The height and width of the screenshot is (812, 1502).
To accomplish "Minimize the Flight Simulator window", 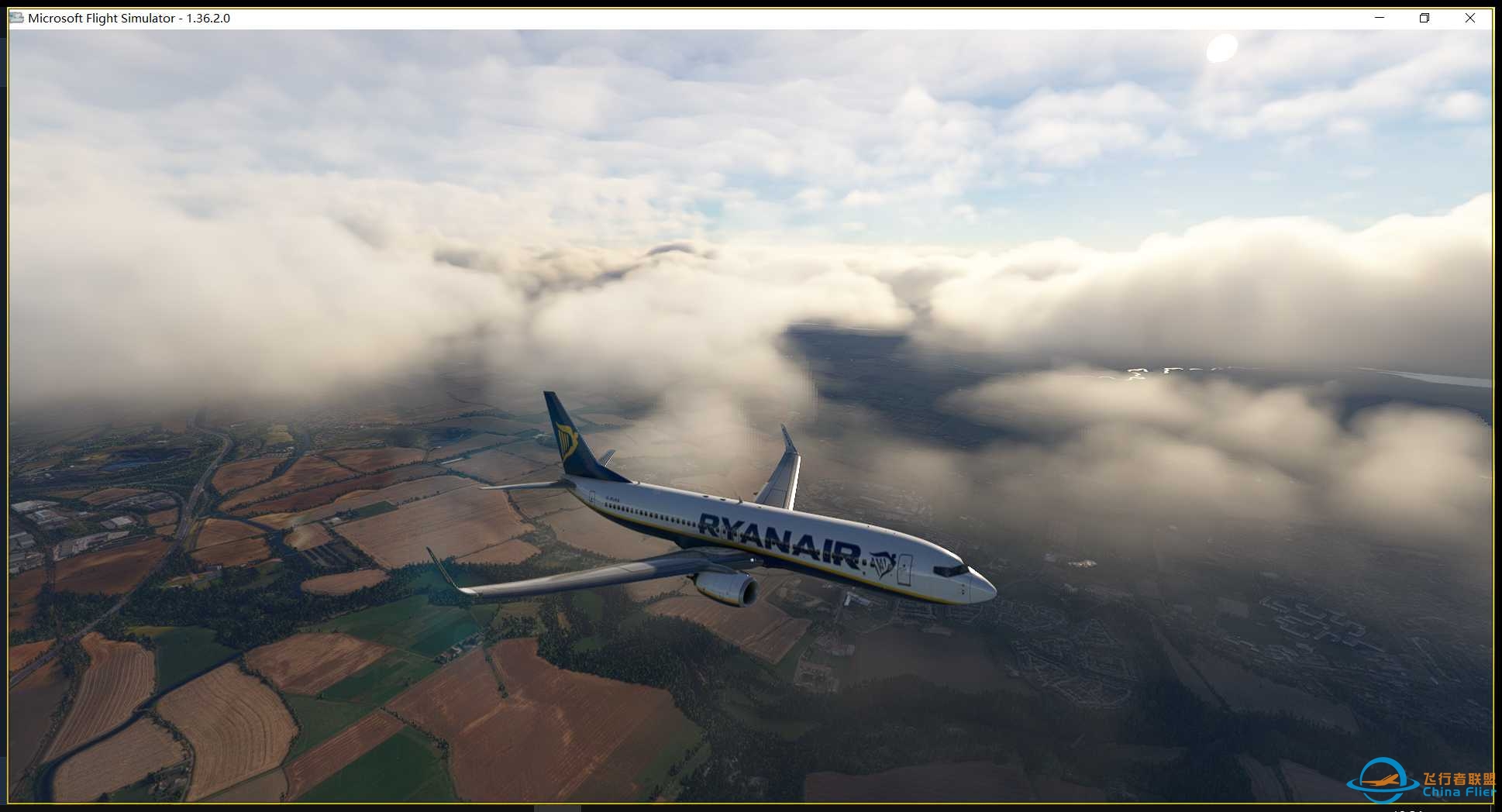I will (x=1380, y=18).
